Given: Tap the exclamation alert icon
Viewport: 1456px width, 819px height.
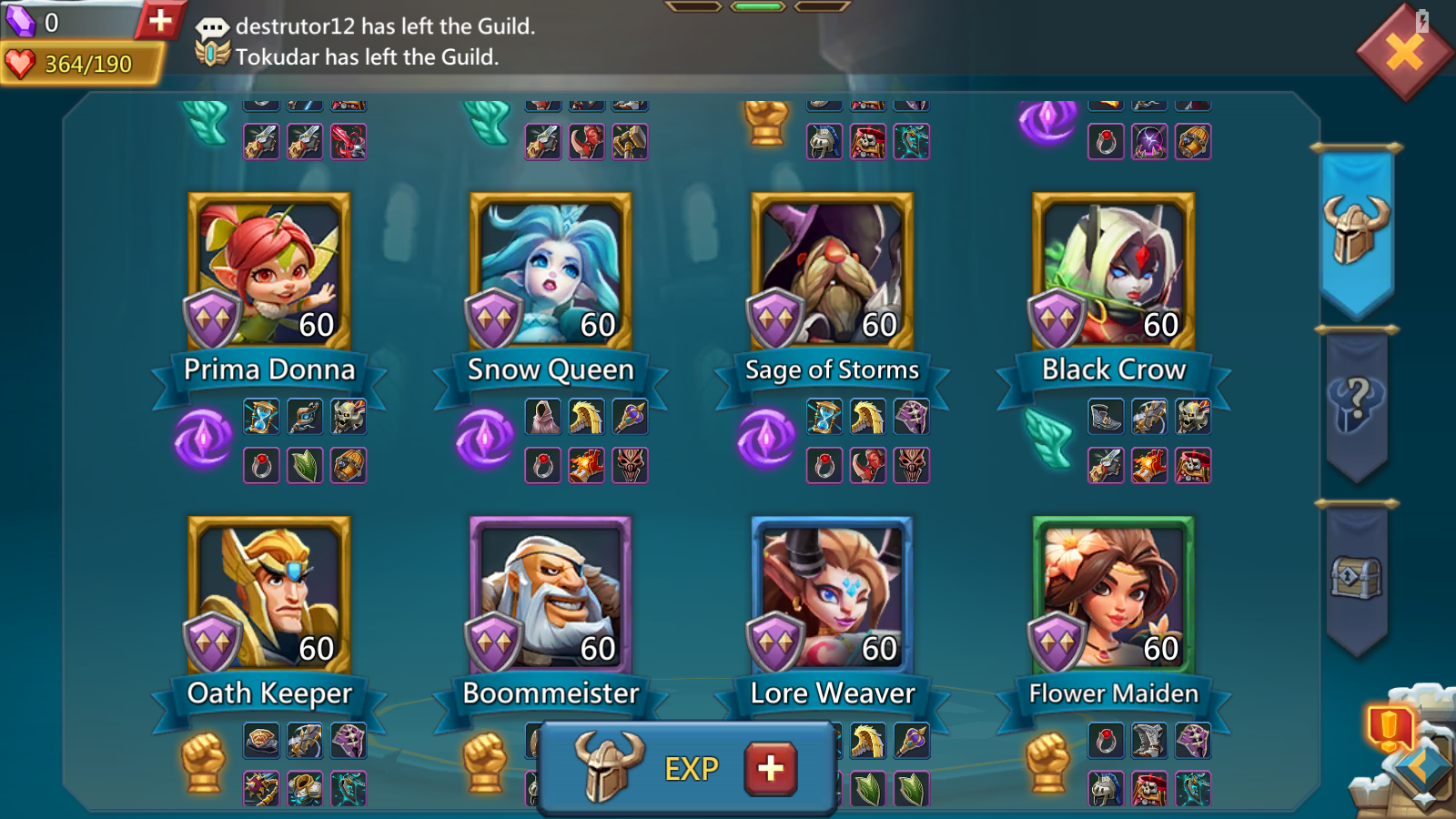Looking at the screenshot, I should click(x=1388, y=728).
